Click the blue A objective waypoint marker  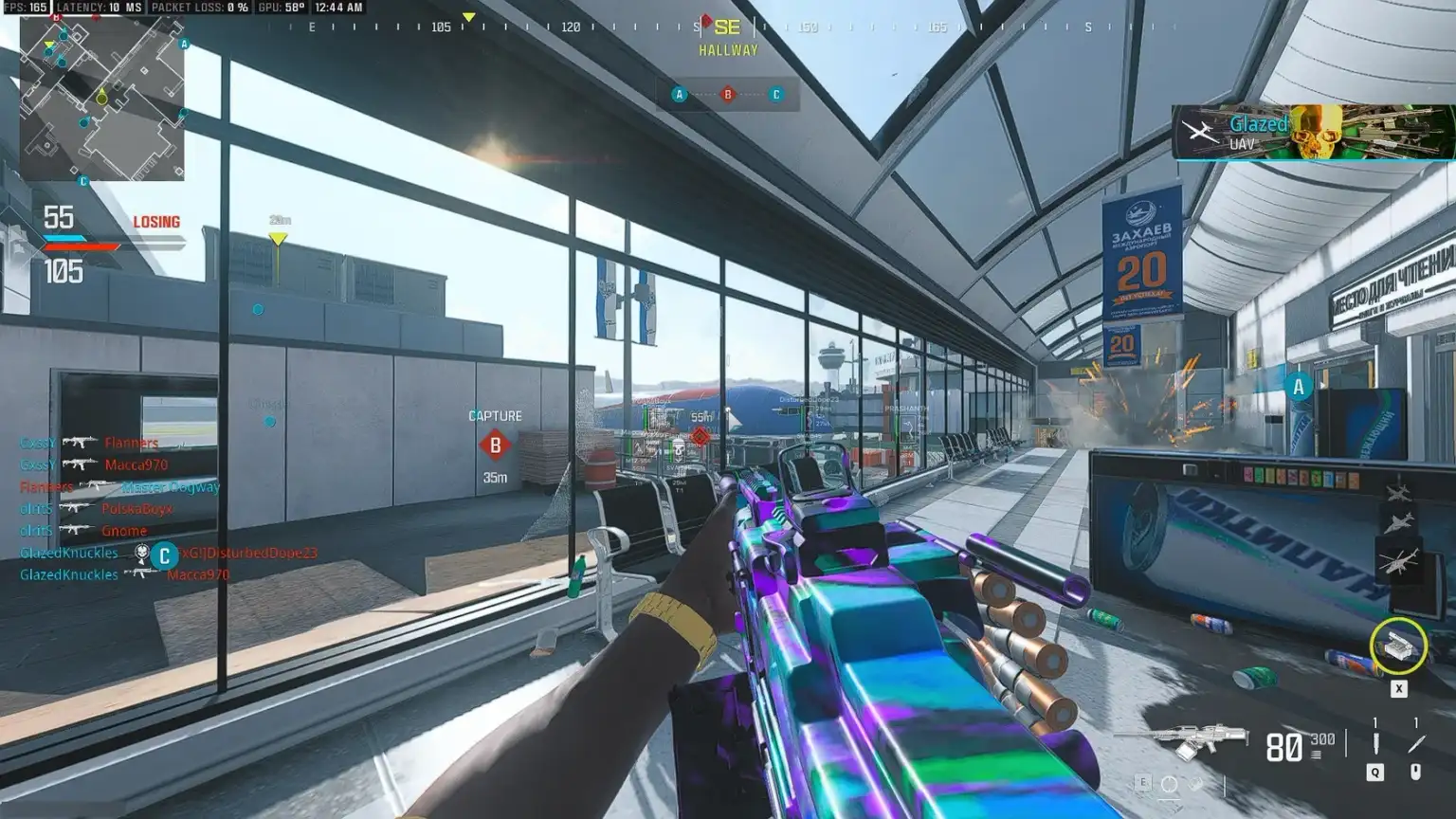pos(1299,387)
